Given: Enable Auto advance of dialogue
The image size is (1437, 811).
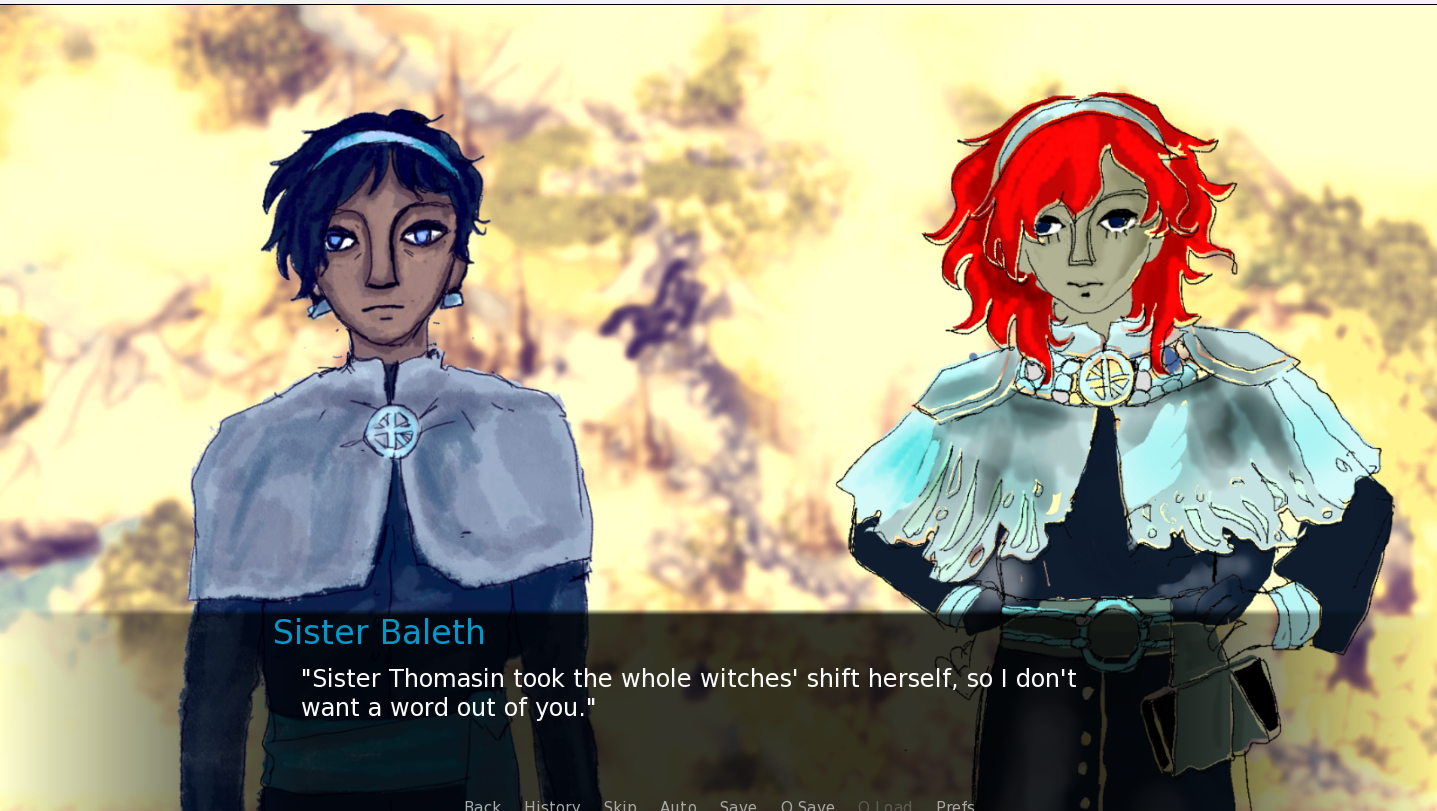Looking at the screenshot, I should [x=678, y=805].
